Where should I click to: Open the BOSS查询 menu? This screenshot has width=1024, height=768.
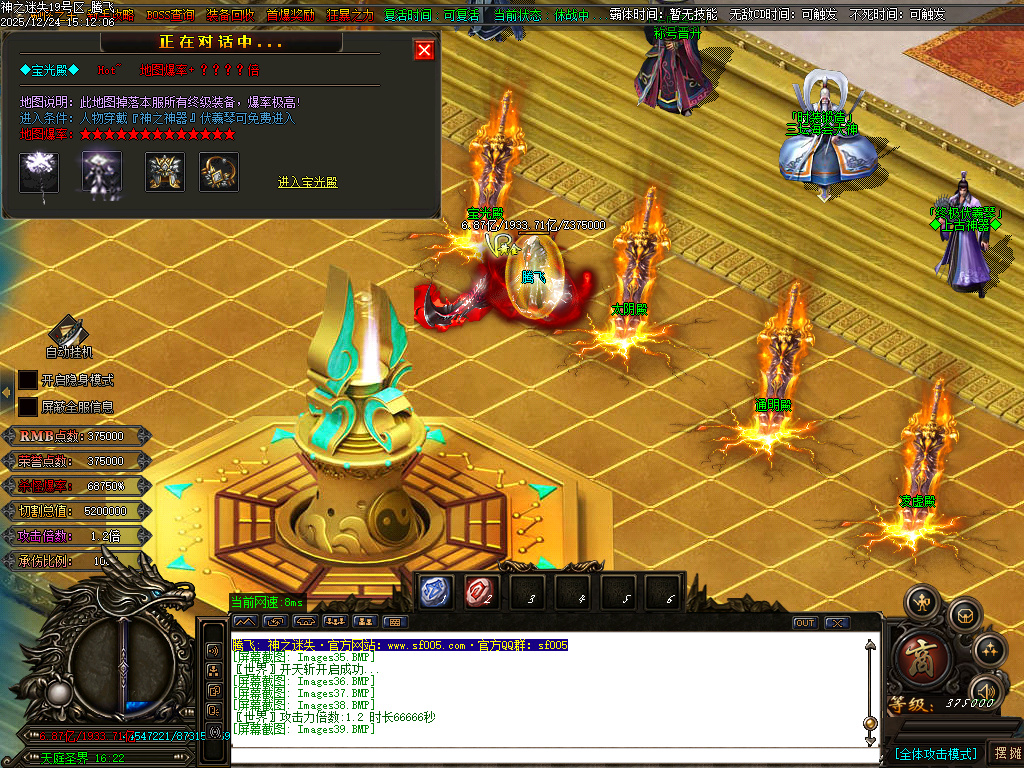[x=171, y=15]
